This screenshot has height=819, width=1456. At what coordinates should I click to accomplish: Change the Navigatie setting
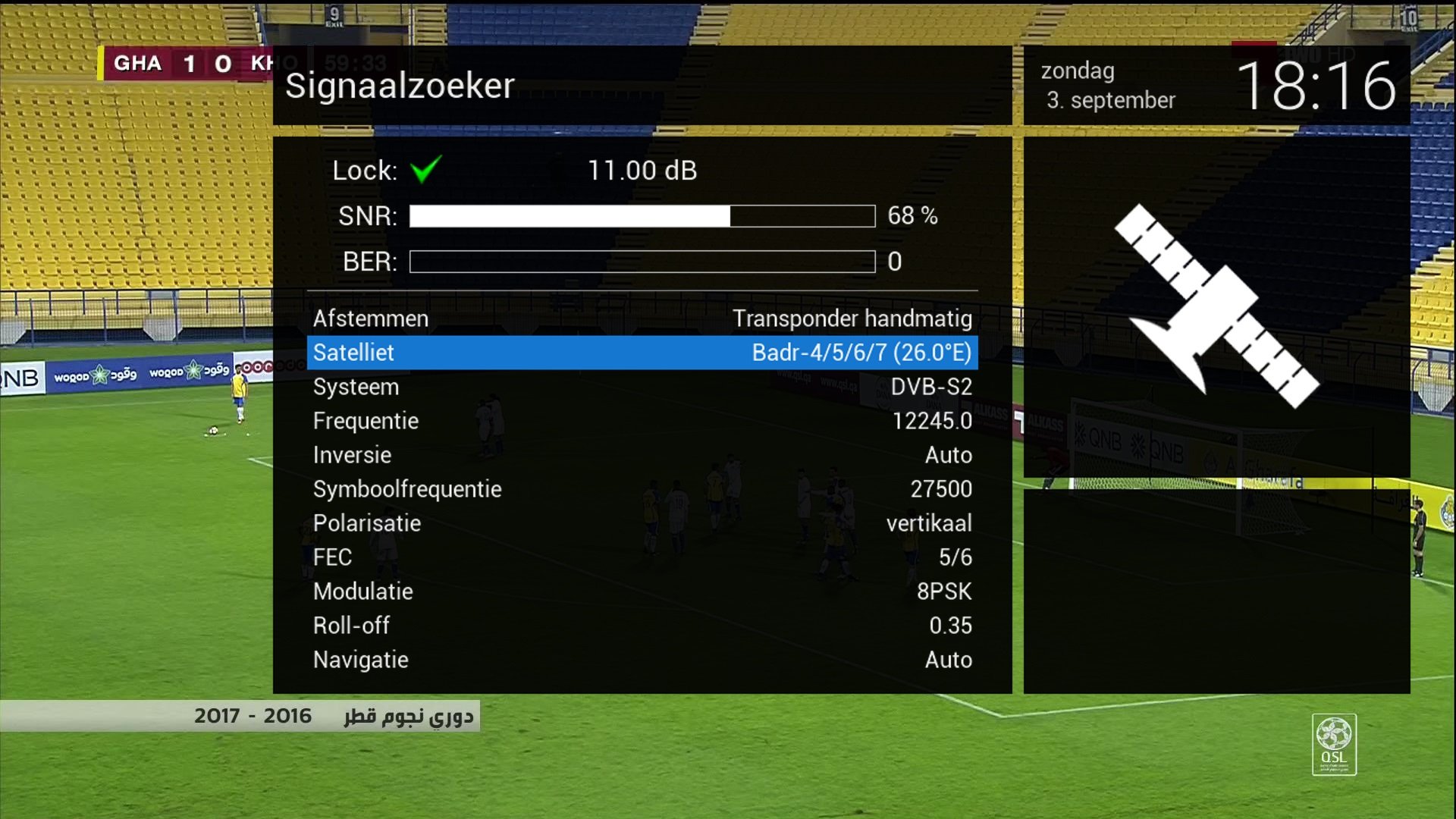(642, 660)
